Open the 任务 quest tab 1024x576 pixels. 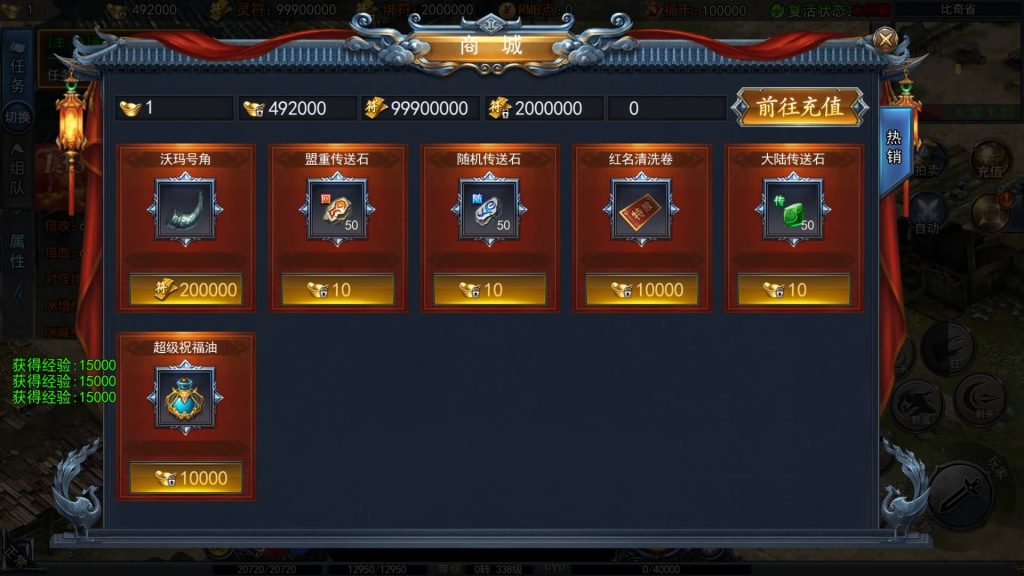tap(17, 73)
